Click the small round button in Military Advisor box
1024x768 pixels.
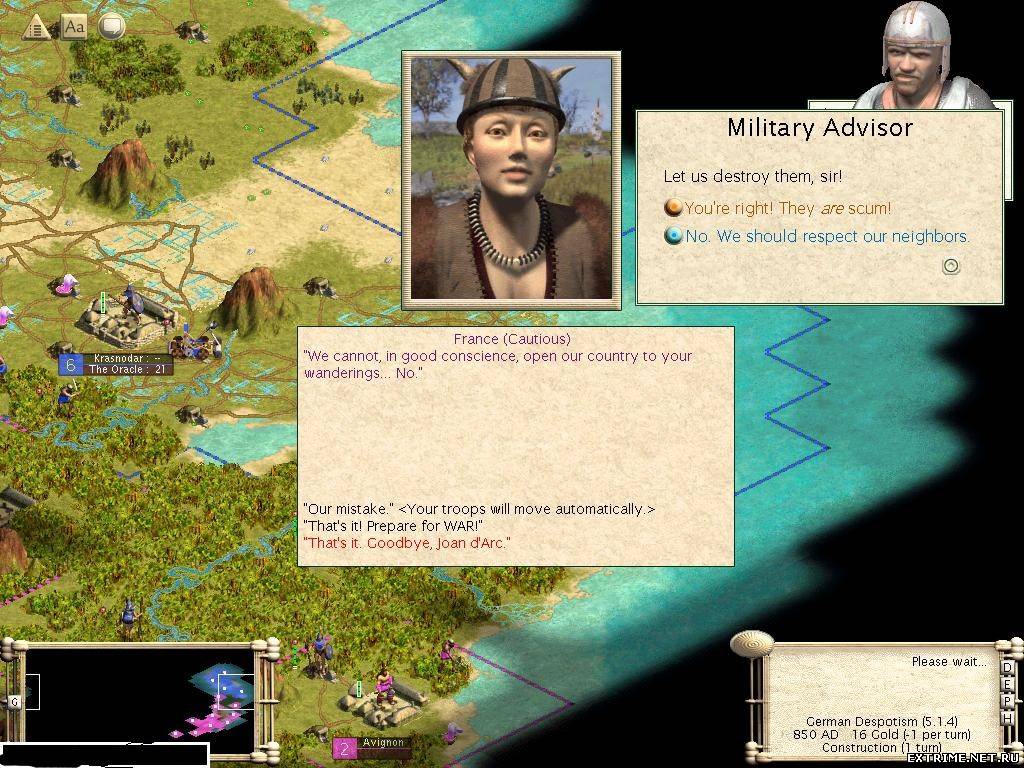pos(952,266)
